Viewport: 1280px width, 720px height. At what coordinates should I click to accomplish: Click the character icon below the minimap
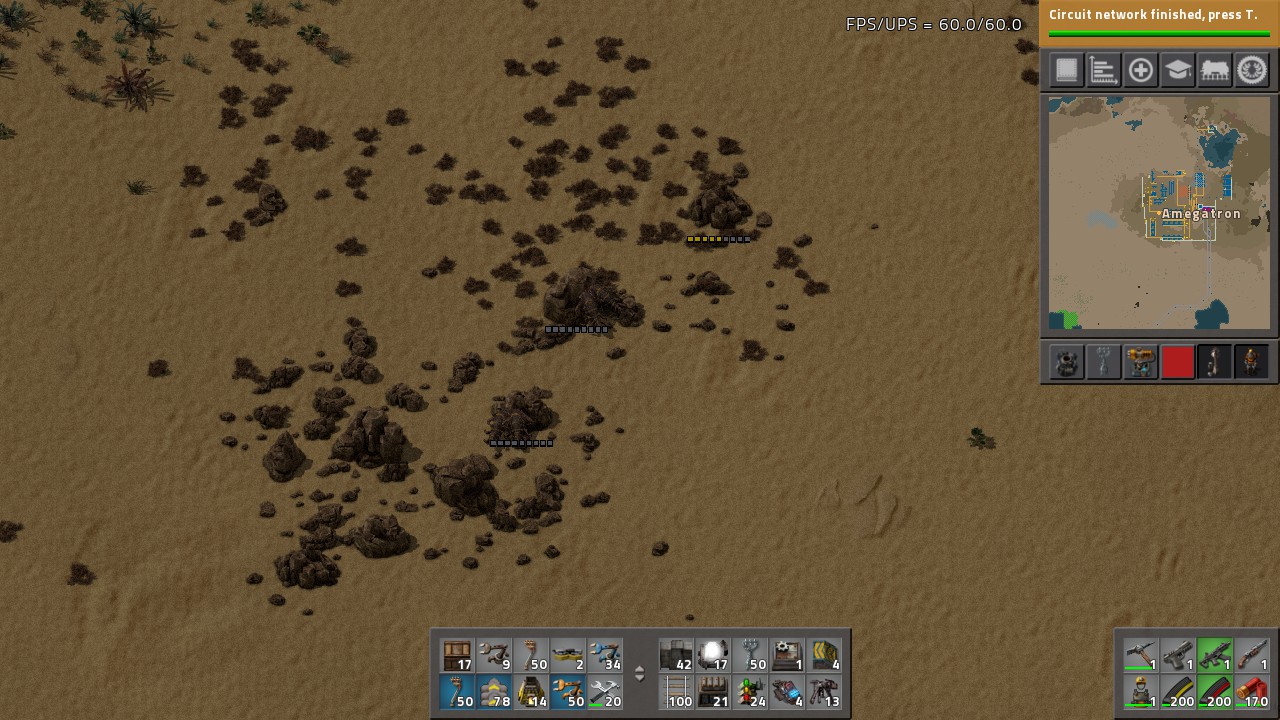(x=1251, y=362)
